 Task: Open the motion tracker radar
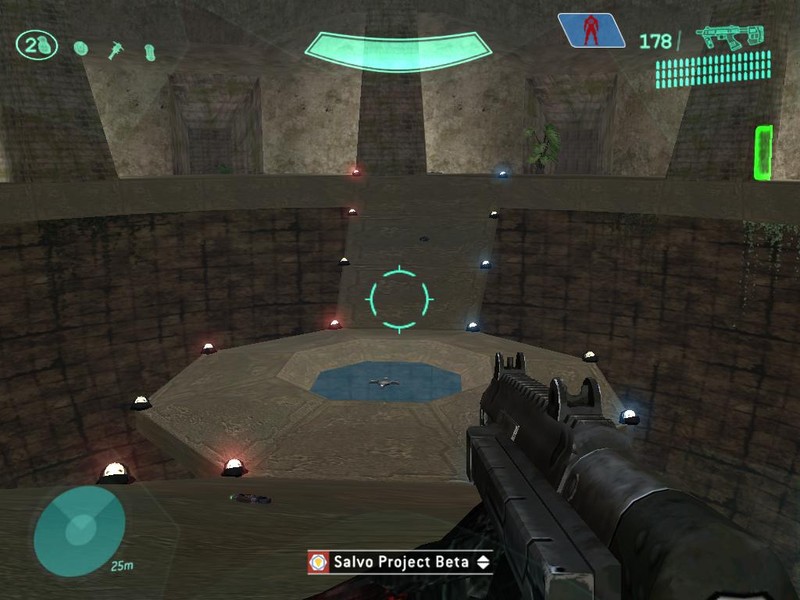click(79, 531)
